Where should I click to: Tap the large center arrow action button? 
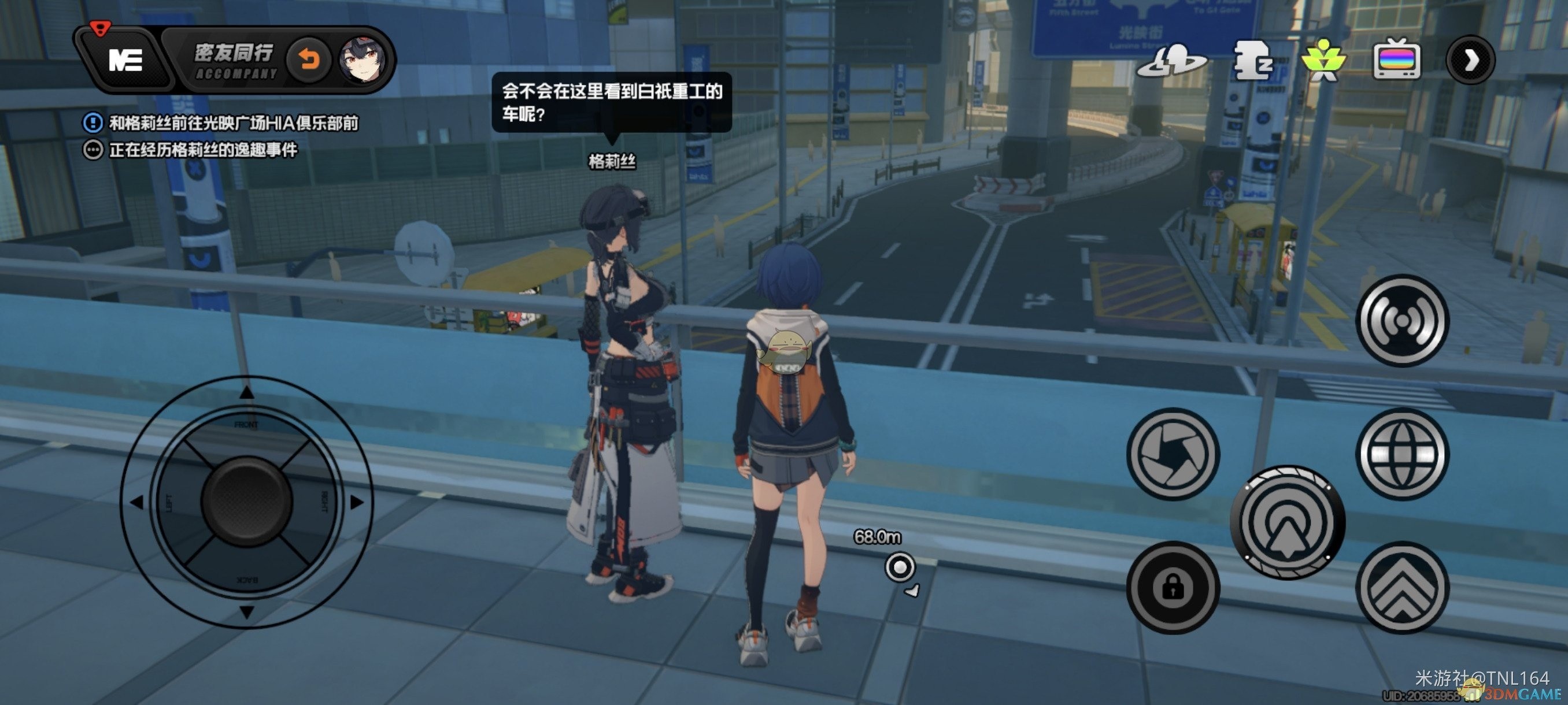tap(1288, 522)
